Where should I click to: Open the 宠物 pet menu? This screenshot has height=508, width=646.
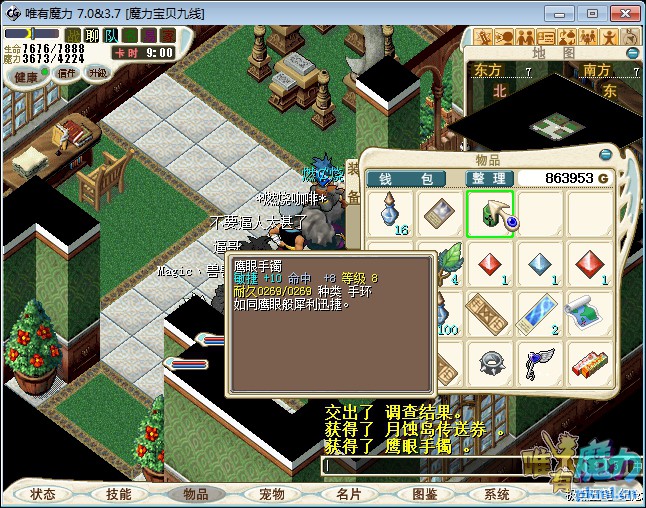click(272, 494)
